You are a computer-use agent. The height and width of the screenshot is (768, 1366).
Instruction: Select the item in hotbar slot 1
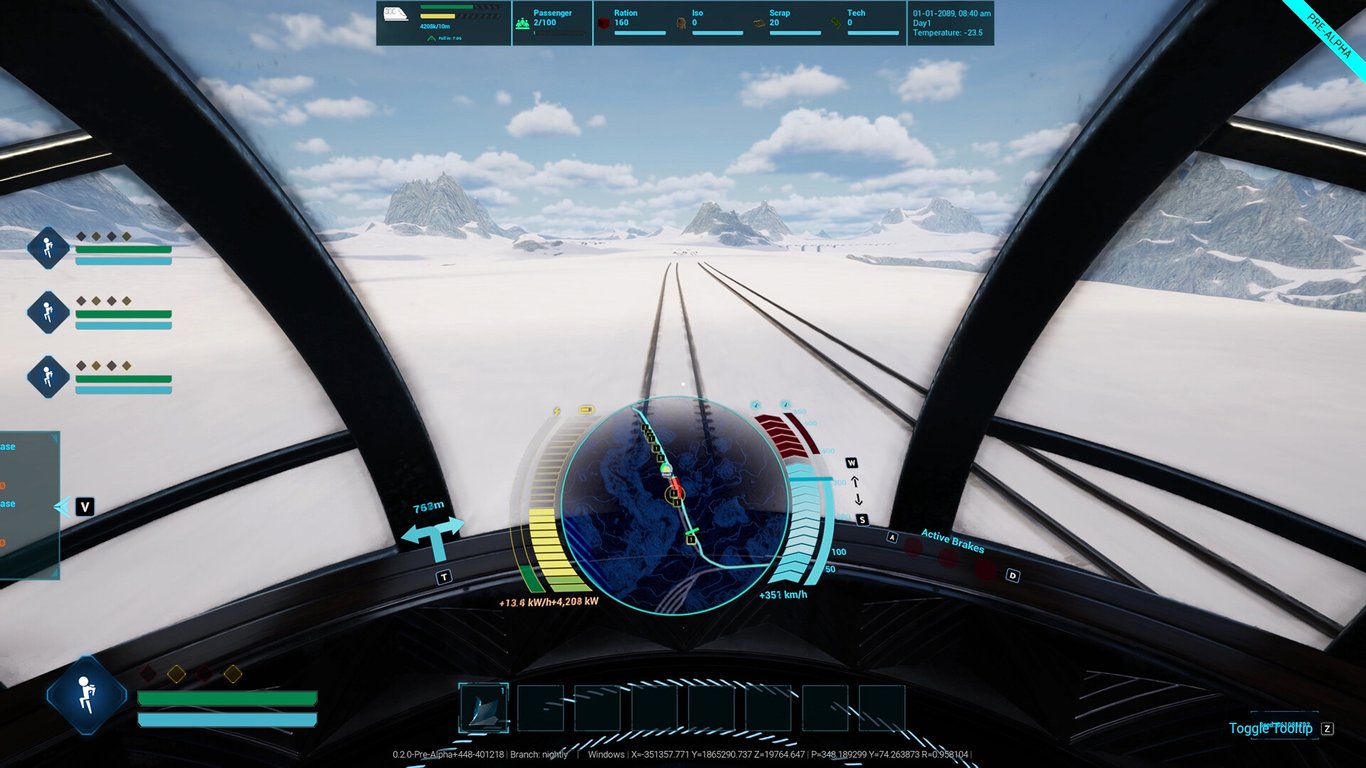tap(484, 709)
